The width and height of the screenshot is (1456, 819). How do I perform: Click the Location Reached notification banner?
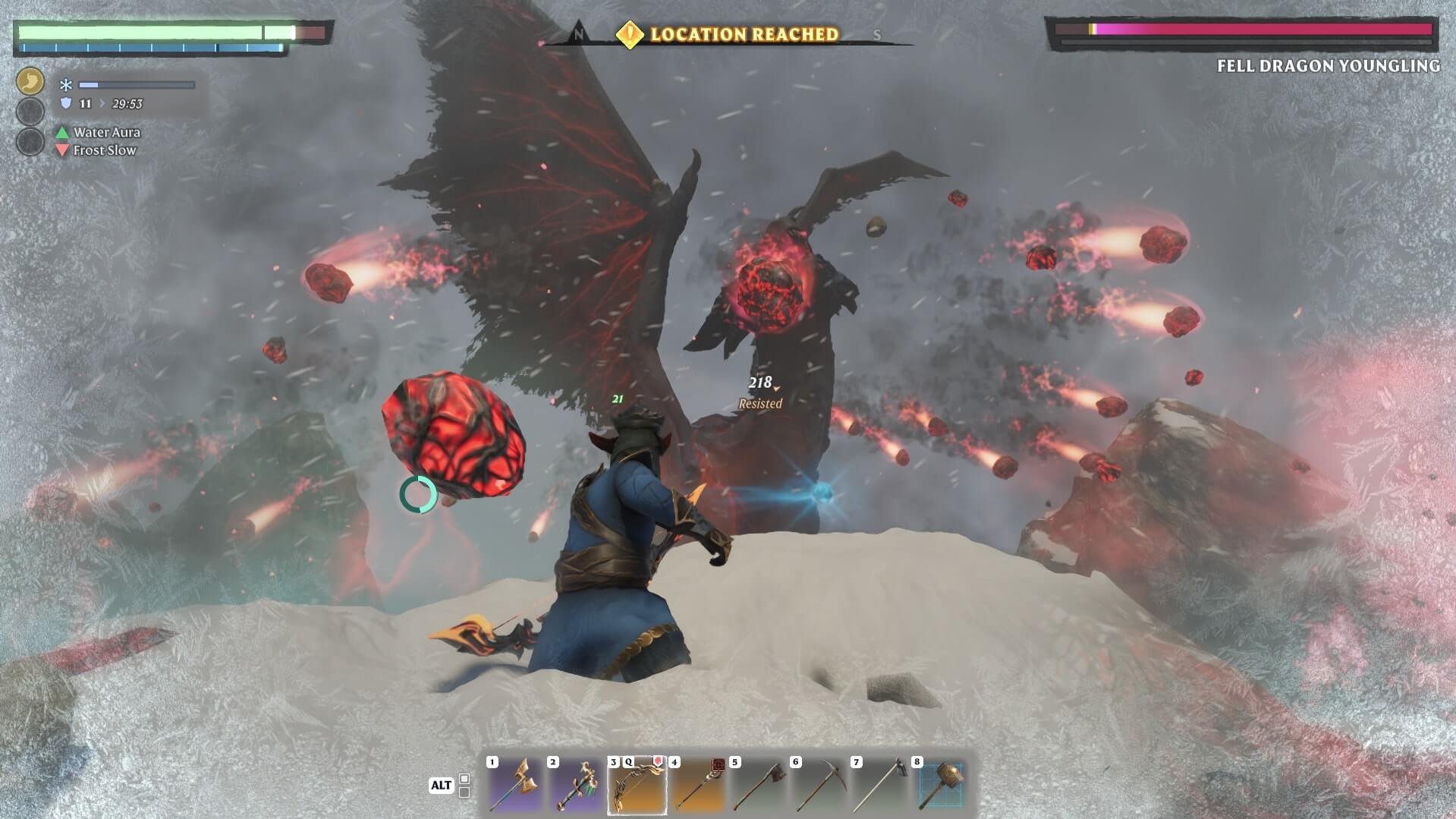pyautogui.click(x=728, y=34)
